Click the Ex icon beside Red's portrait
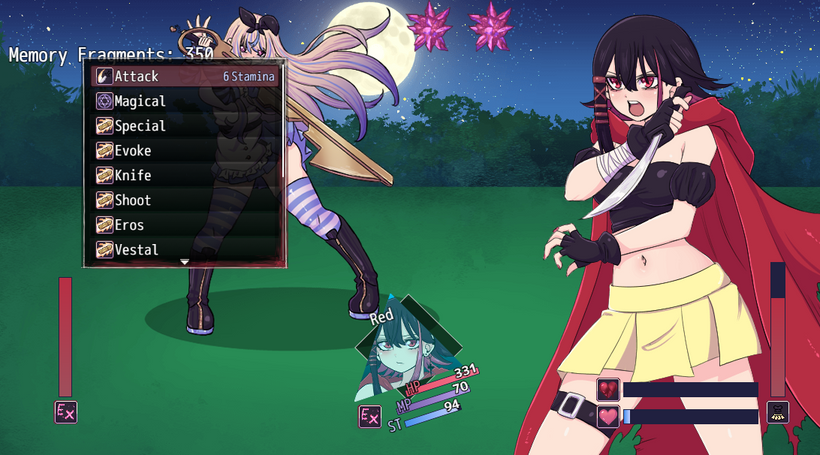 370,417
